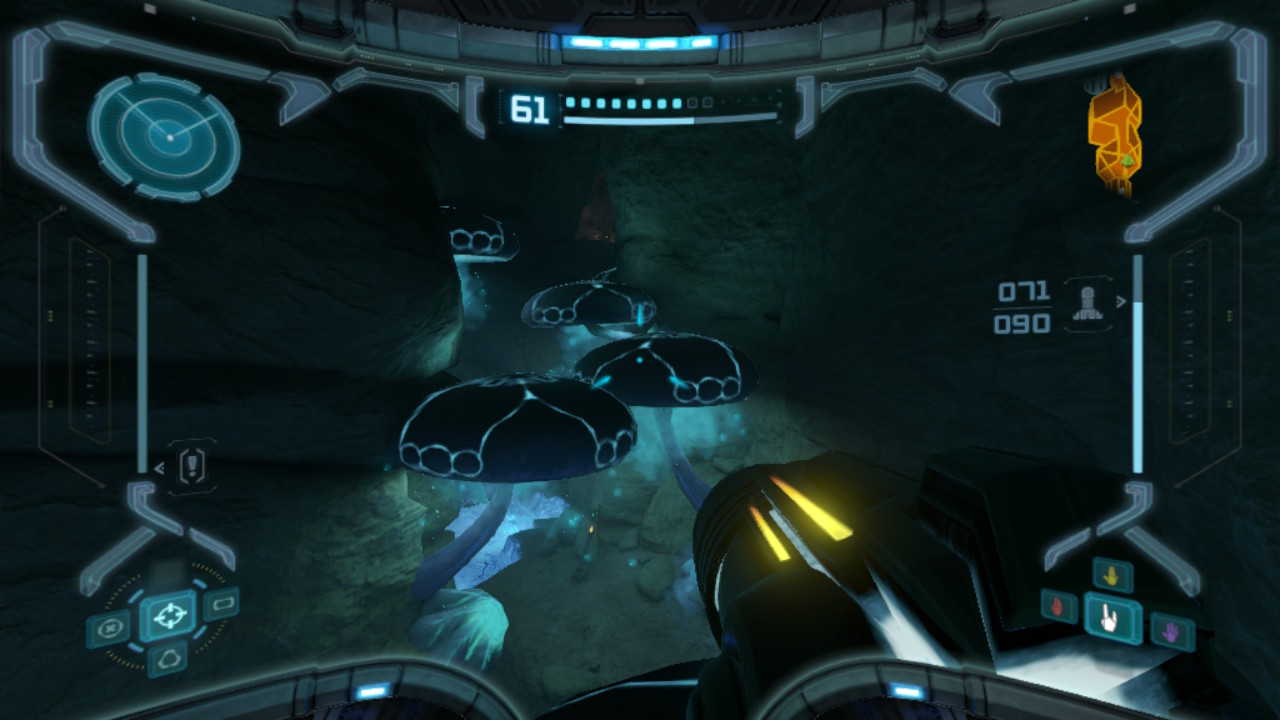Select the white Power Beam hand icon
The width and height of the screenshot is (1280, 720).
click(1111, 618)
